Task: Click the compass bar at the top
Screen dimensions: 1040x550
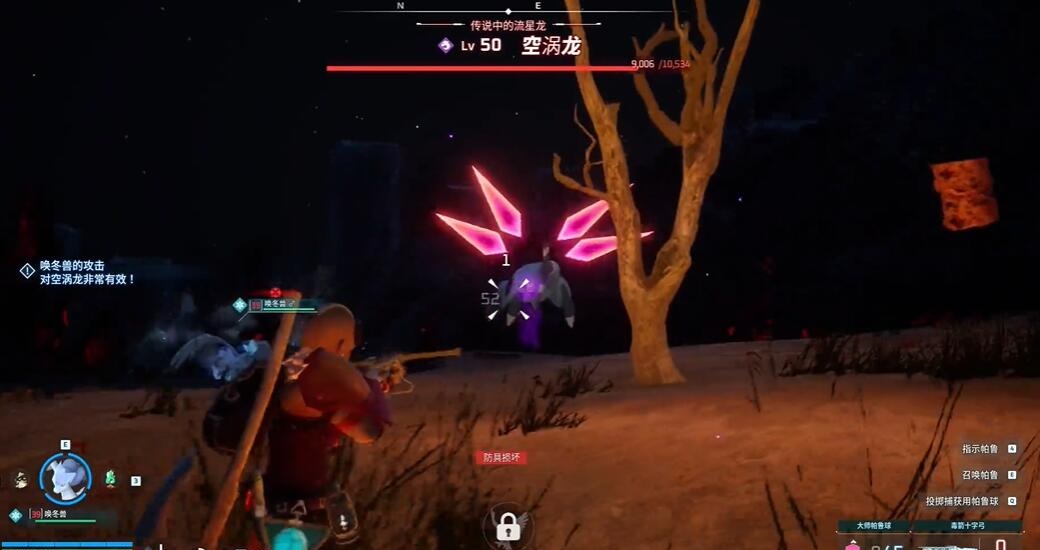Action: 468,6
